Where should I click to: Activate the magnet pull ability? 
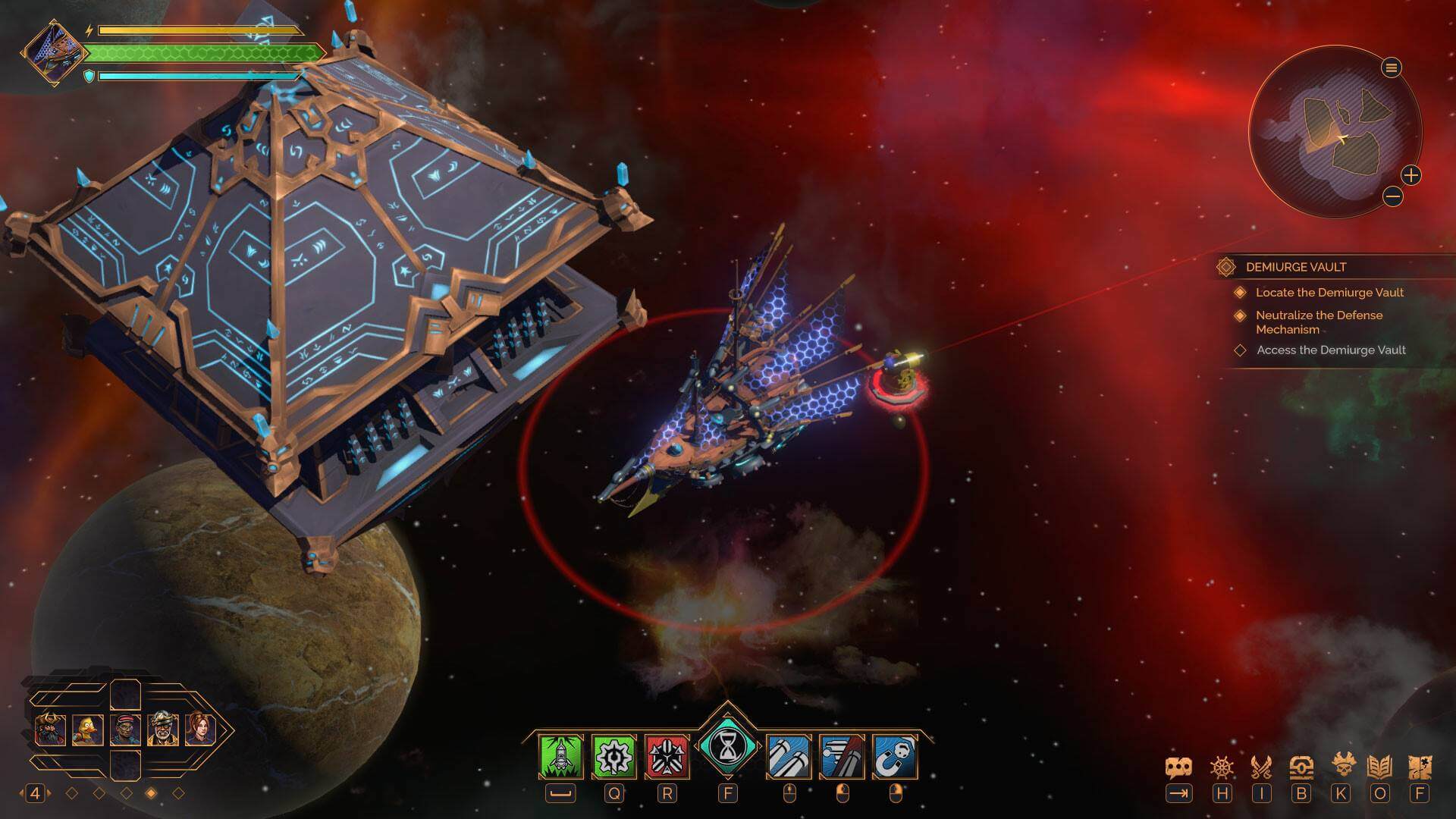pos(895,756)
